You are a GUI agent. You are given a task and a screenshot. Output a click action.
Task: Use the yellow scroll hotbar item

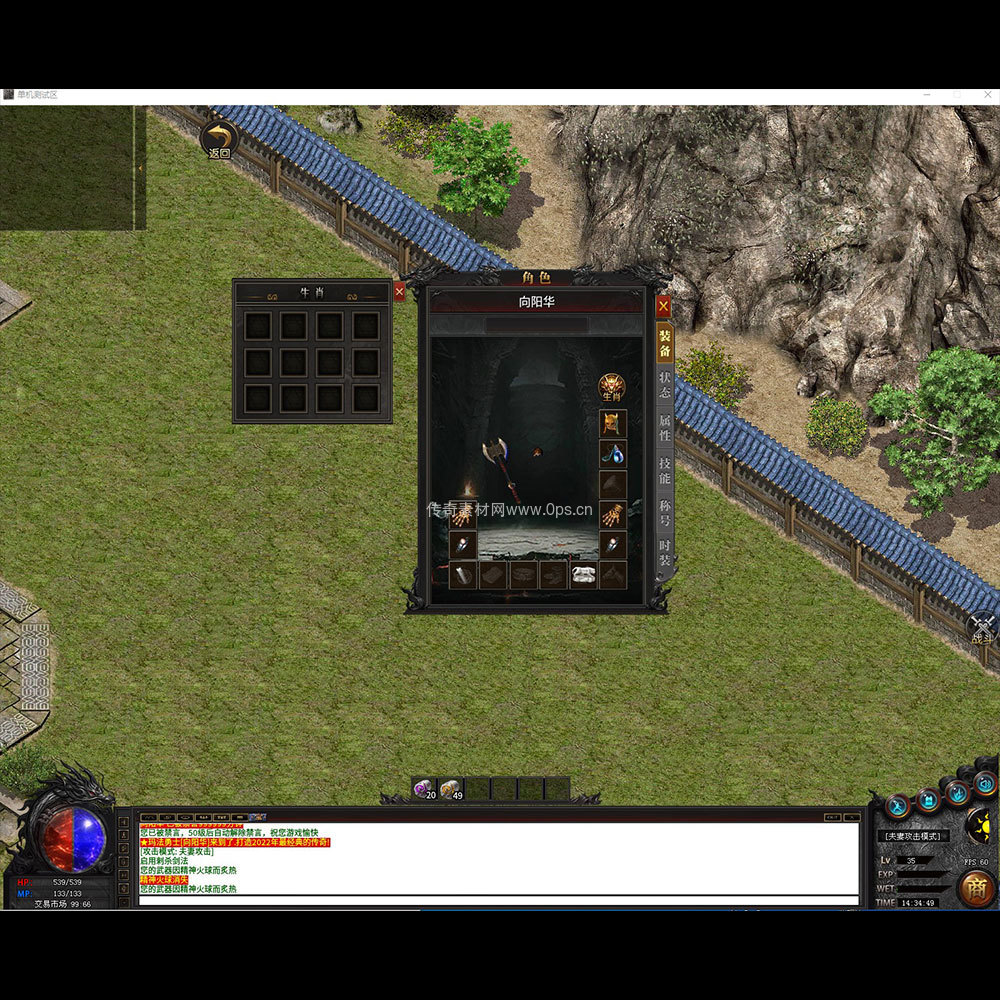(451, 789)
